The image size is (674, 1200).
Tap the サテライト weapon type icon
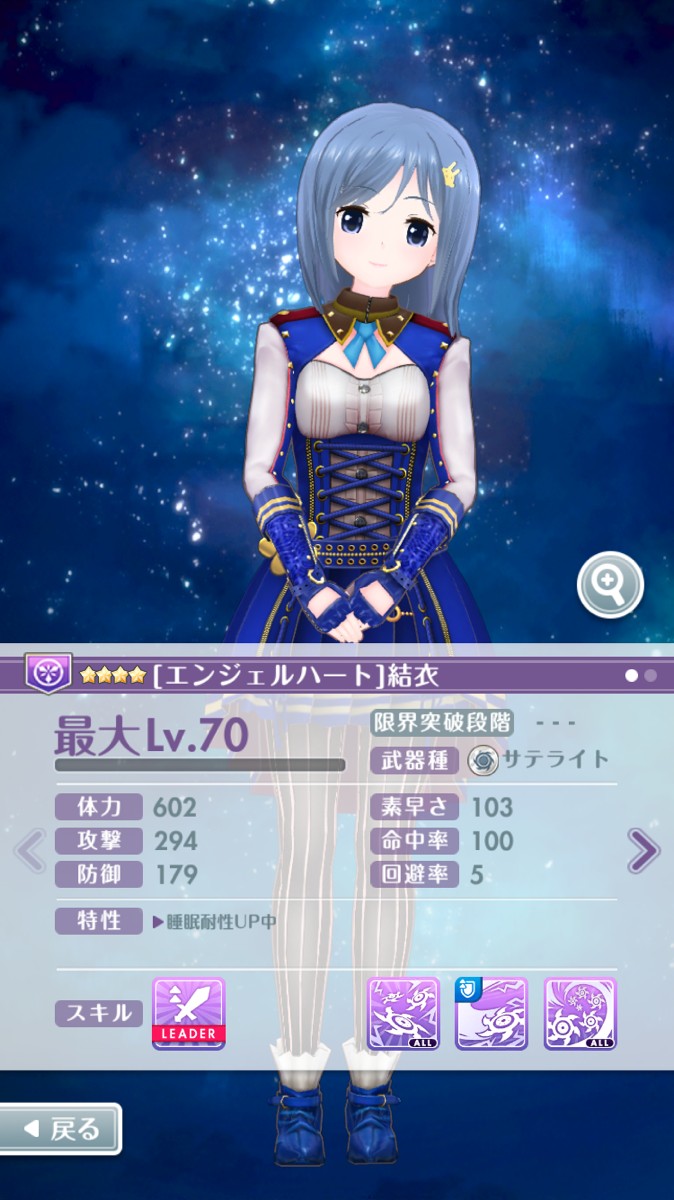point(483,760)
